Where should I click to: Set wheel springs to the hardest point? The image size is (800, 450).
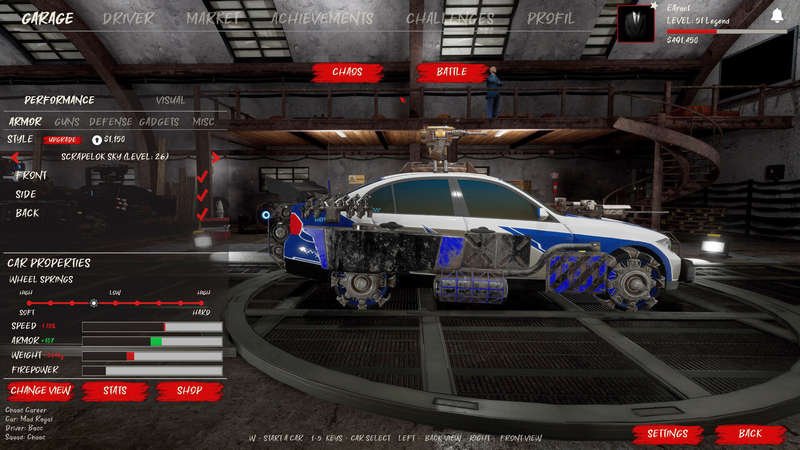pyautogui.click(x=204, y=302)
